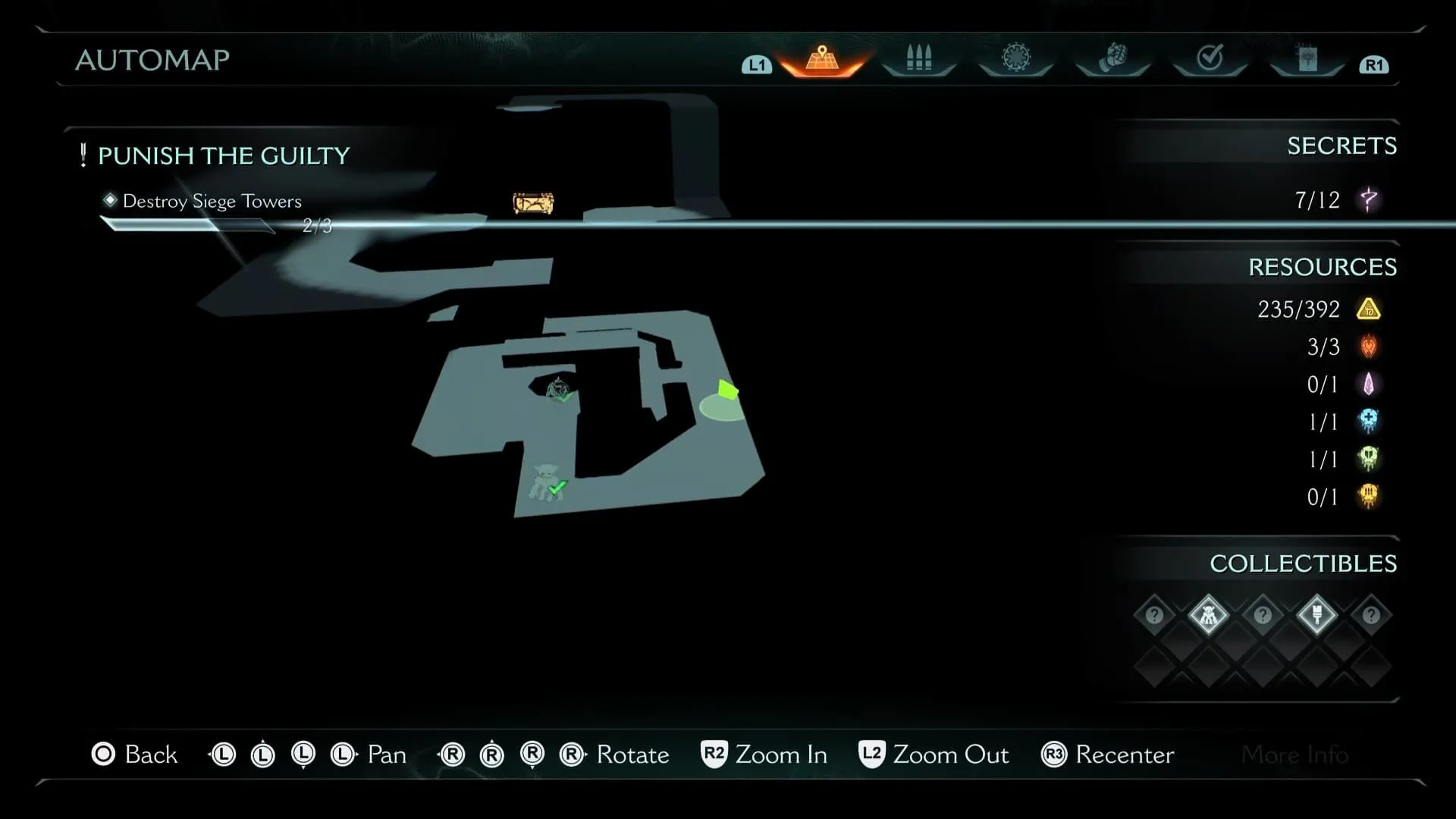Viewport: 1456px width, 819px height.
Task: Click the purple crystal resource icon
Action: tap(1368, 384)
